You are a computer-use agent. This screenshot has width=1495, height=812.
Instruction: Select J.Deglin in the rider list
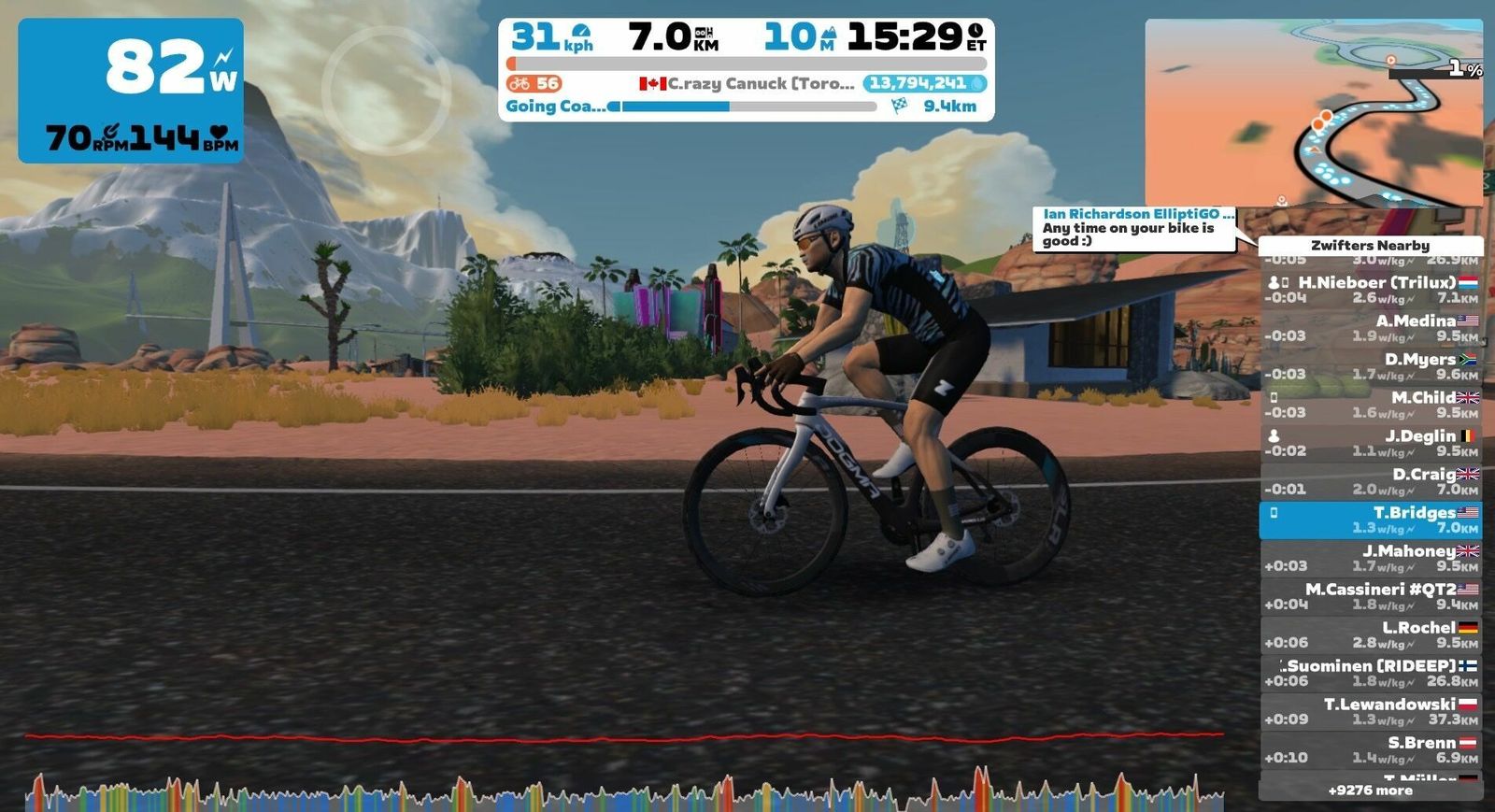point(1370,443)
